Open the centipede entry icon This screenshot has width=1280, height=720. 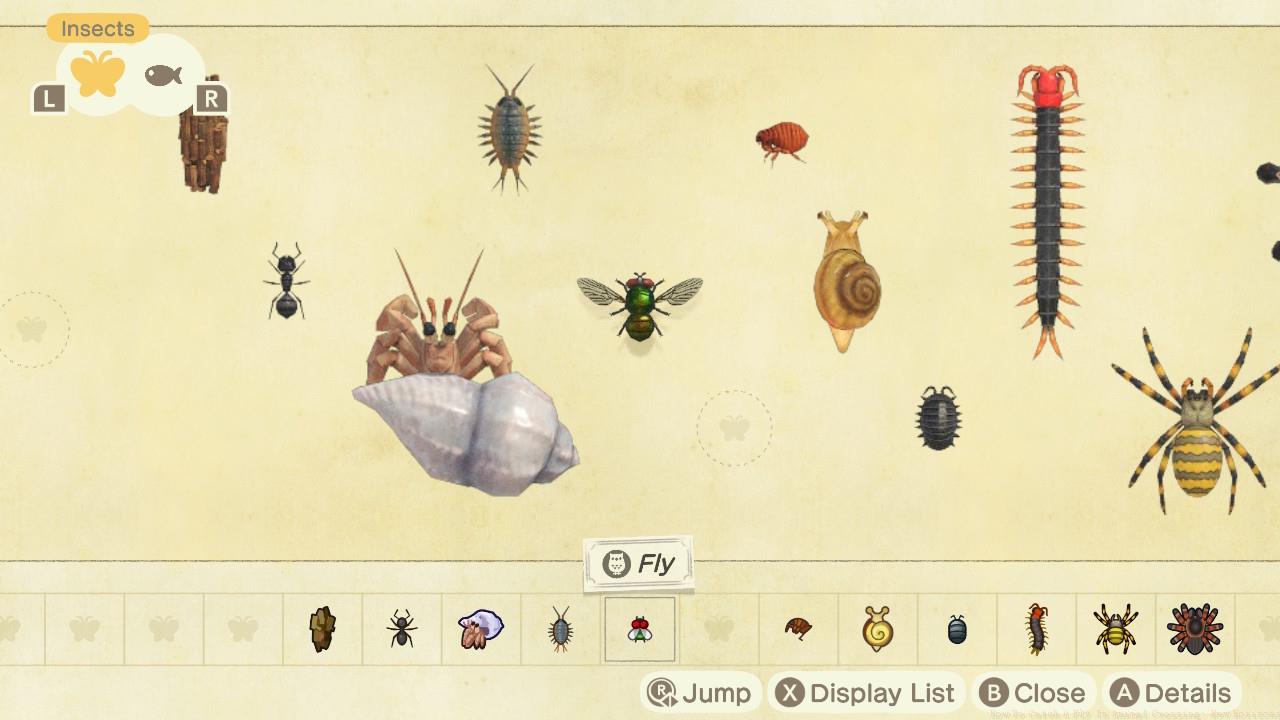[x=1038, y=630]
